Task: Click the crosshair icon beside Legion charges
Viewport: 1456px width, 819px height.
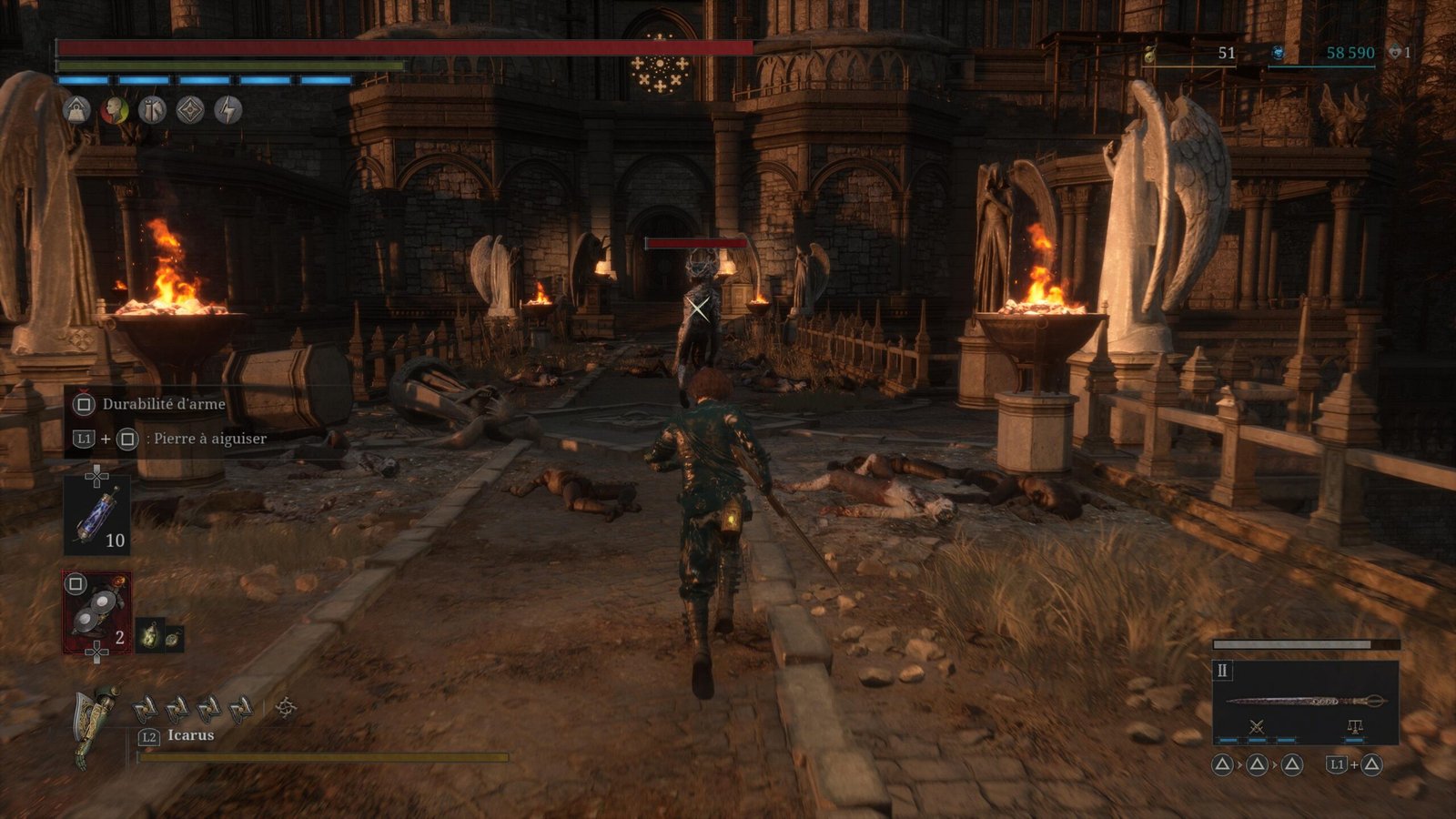Action: (286, 707)
